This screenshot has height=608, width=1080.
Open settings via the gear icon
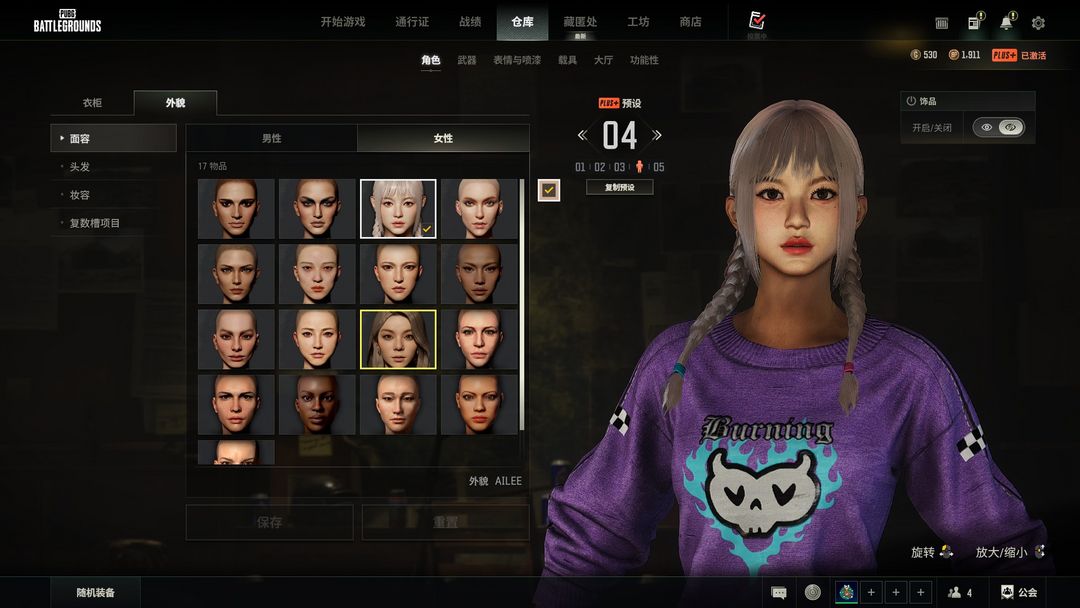coord(1038,23)
